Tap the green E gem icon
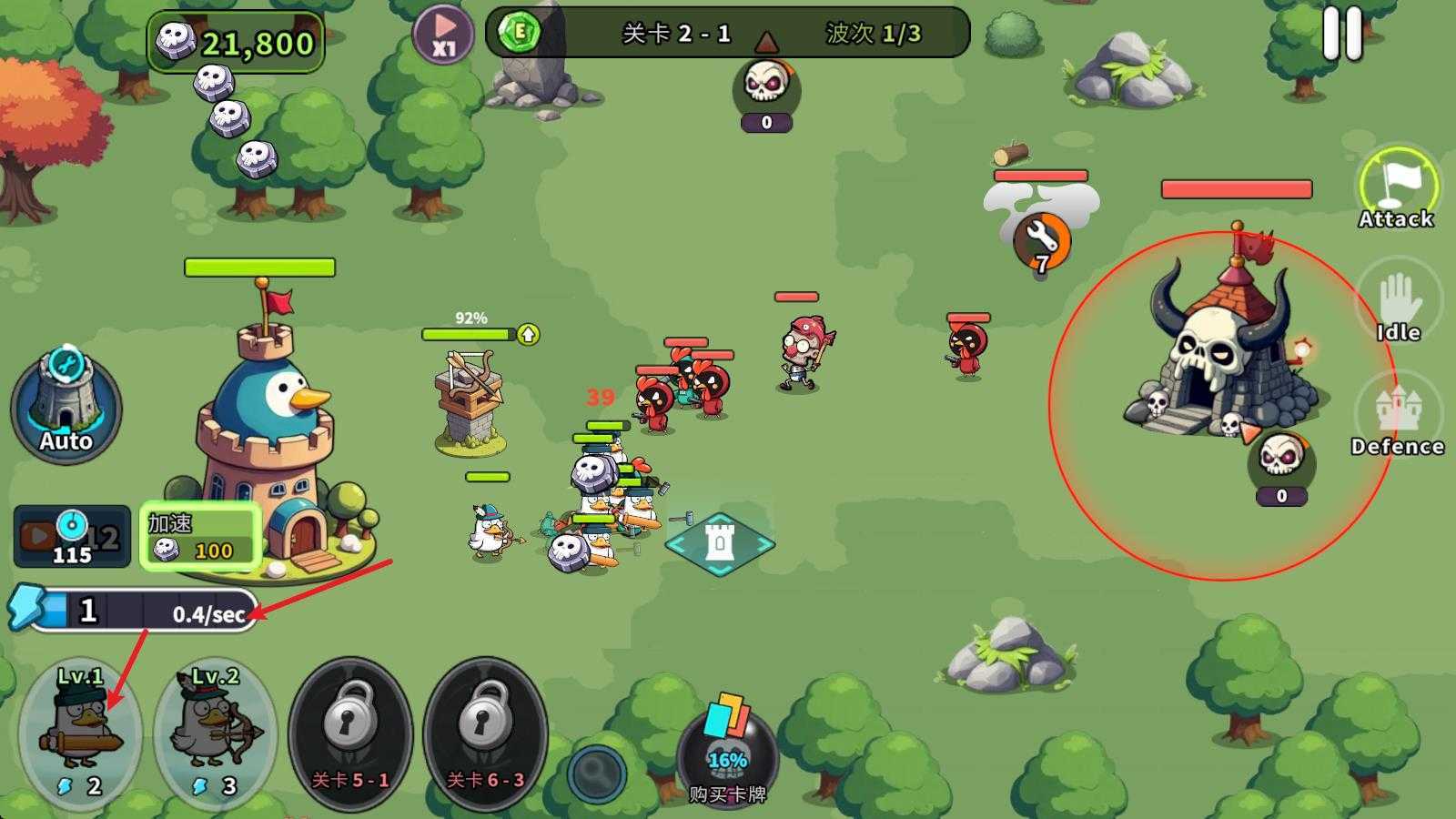This screenshot has height=819, width=1456. coord(521,33)
